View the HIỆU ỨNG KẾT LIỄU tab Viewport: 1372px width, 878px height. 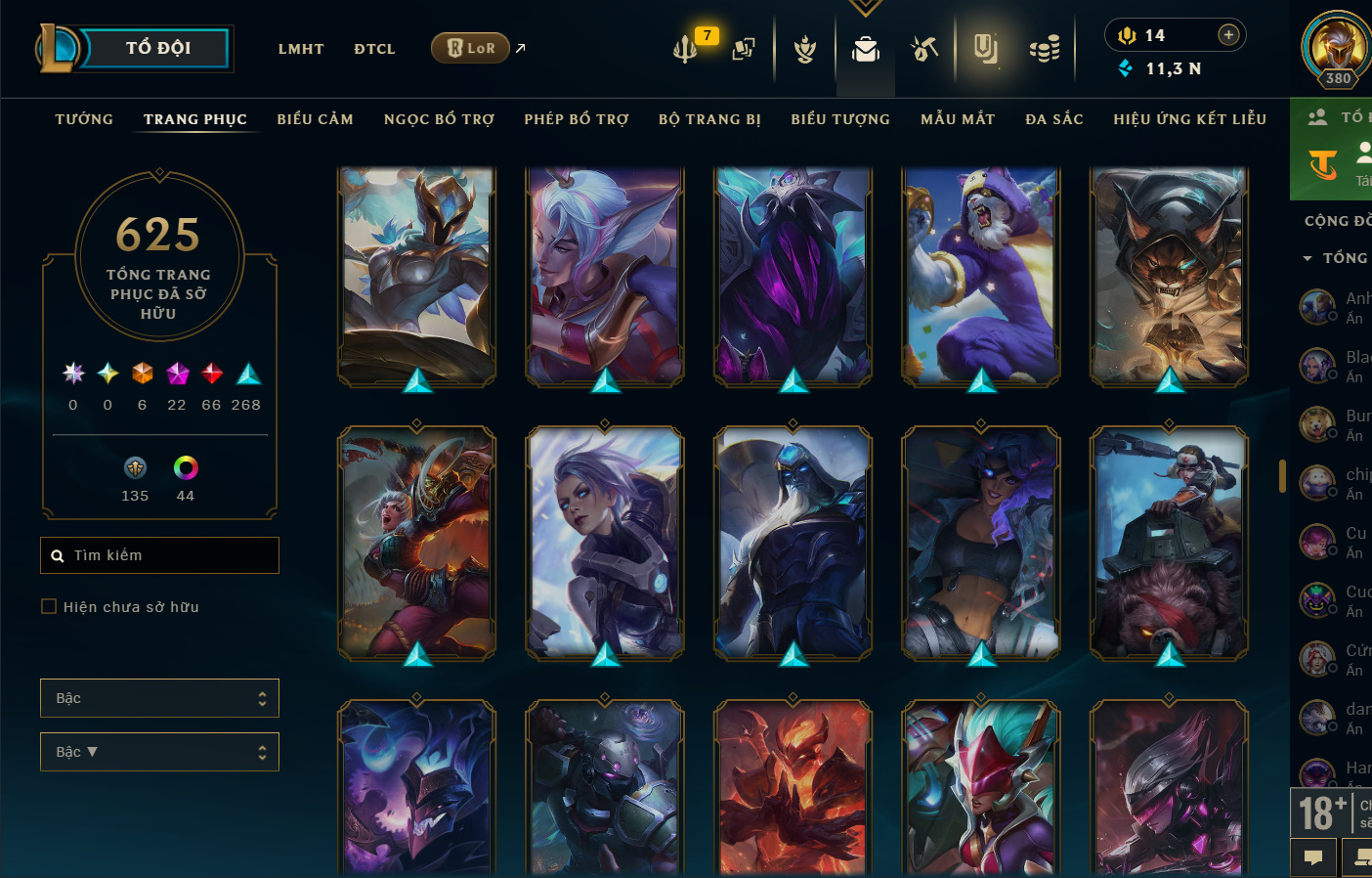(1189, 119)
